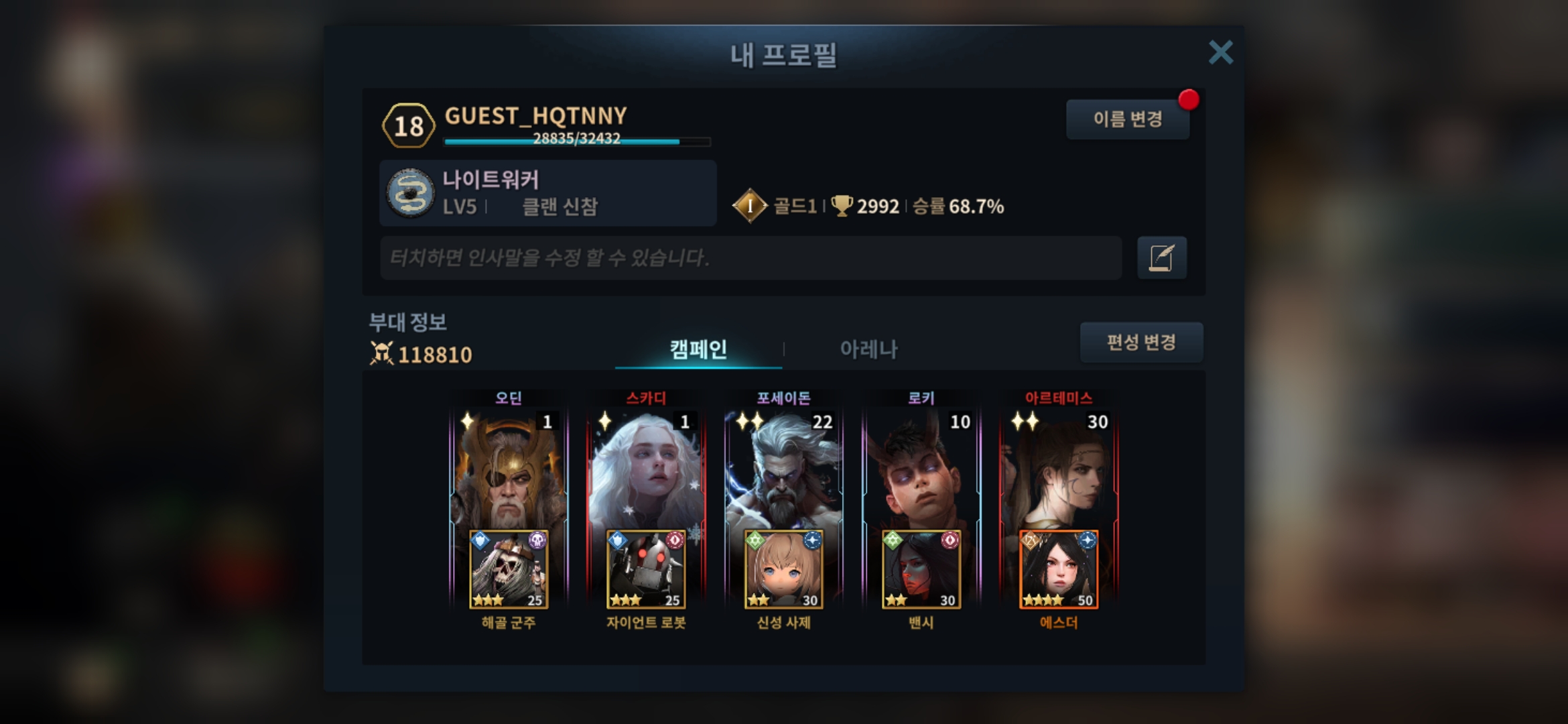Tap the 해골 군주 unit portrait

(x=509, y=570)
